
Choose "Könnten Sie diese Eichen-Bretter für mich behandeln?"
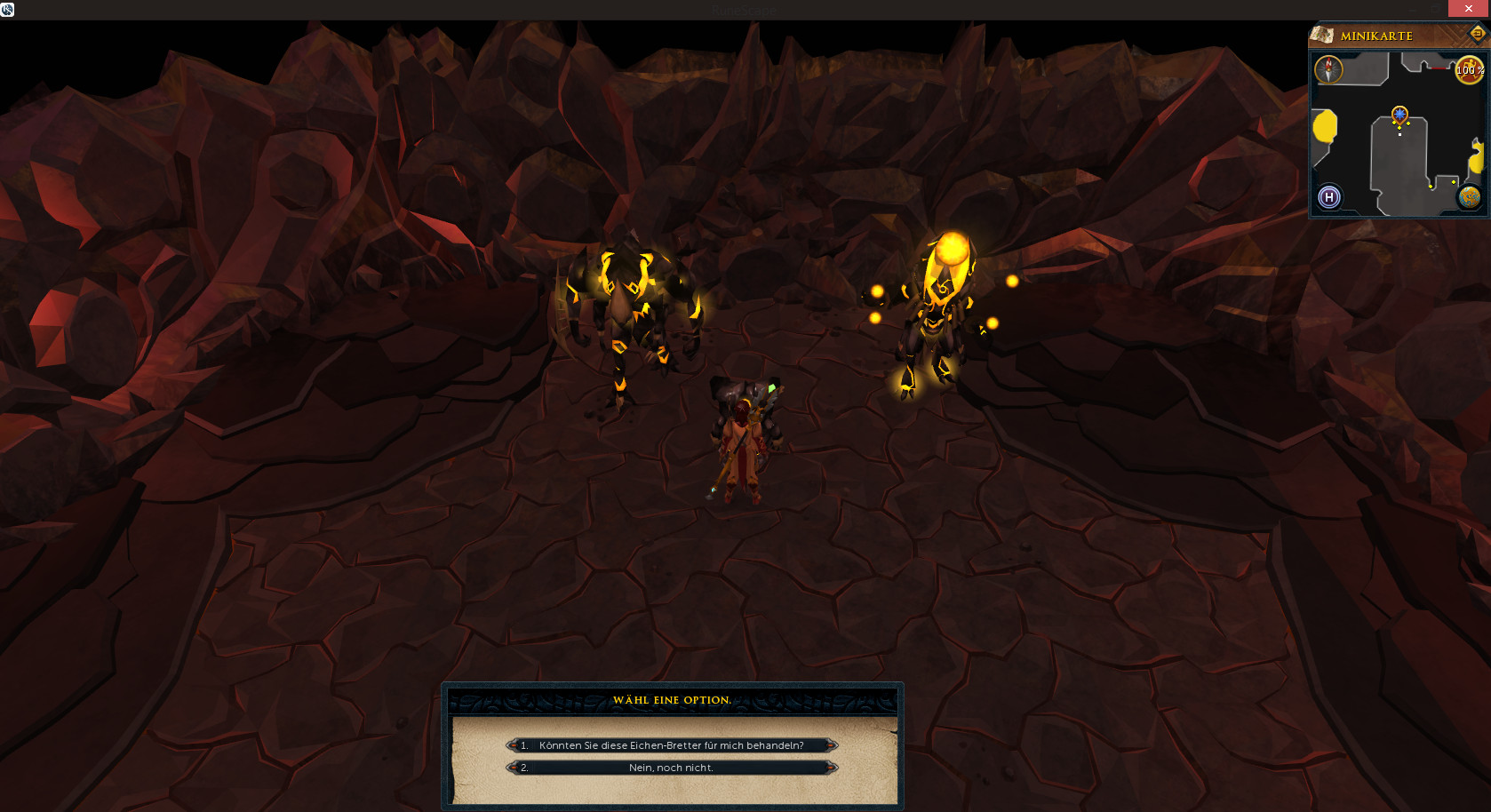[x=671, y=745]
